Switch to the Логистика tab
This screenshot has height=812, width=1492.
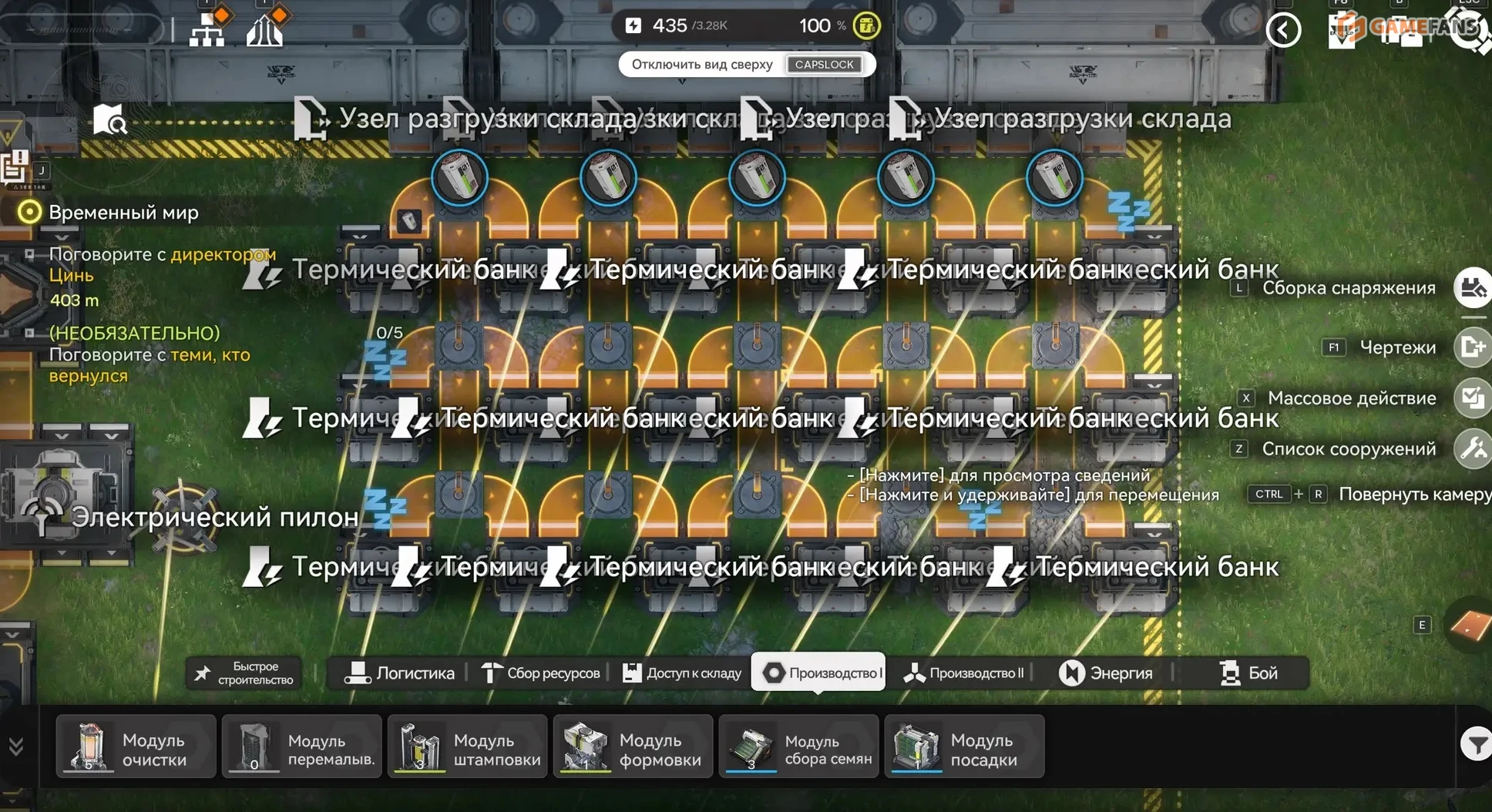click(x=400, y=673)
